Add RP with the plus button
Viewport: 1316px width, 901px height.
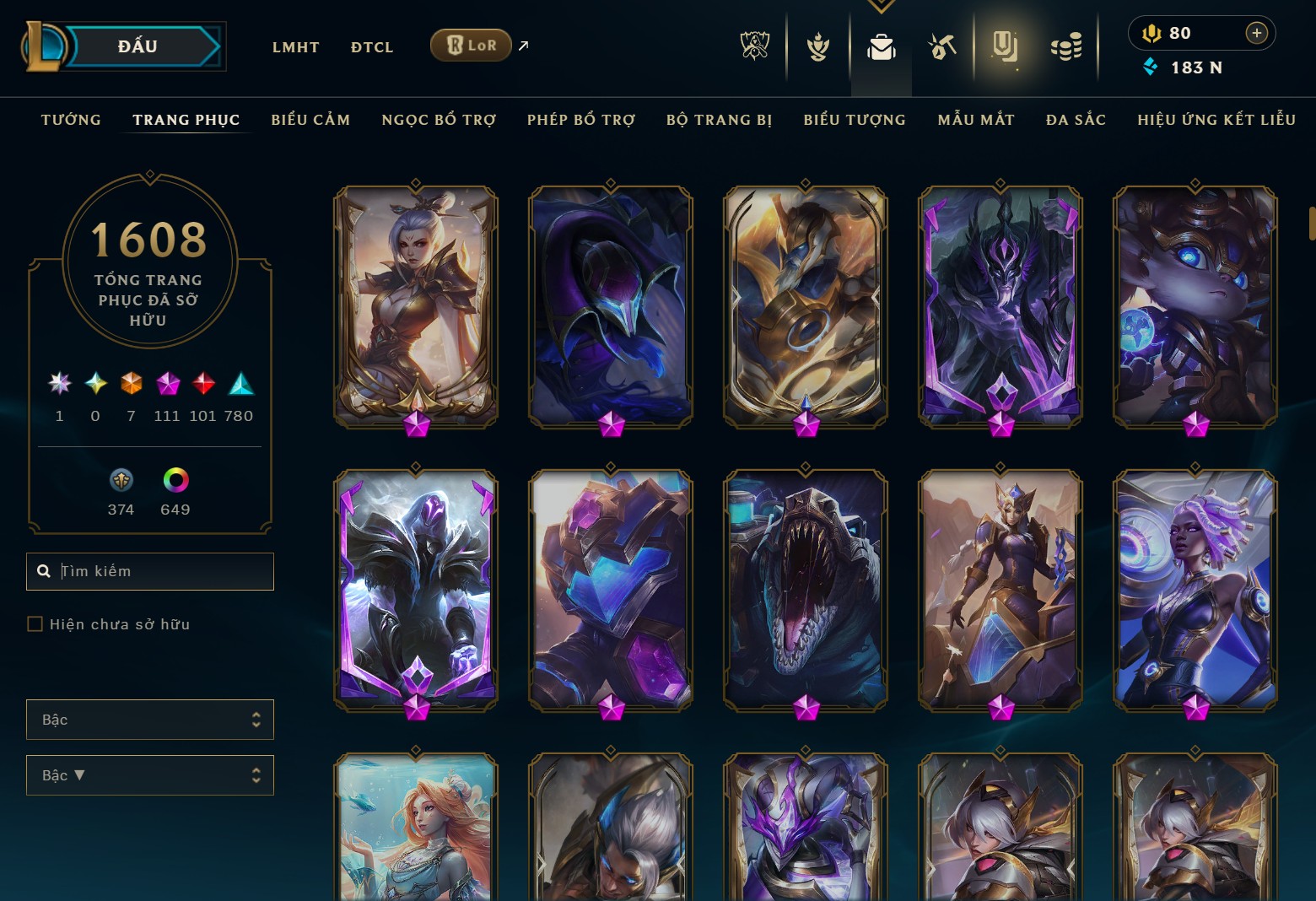1256,33
